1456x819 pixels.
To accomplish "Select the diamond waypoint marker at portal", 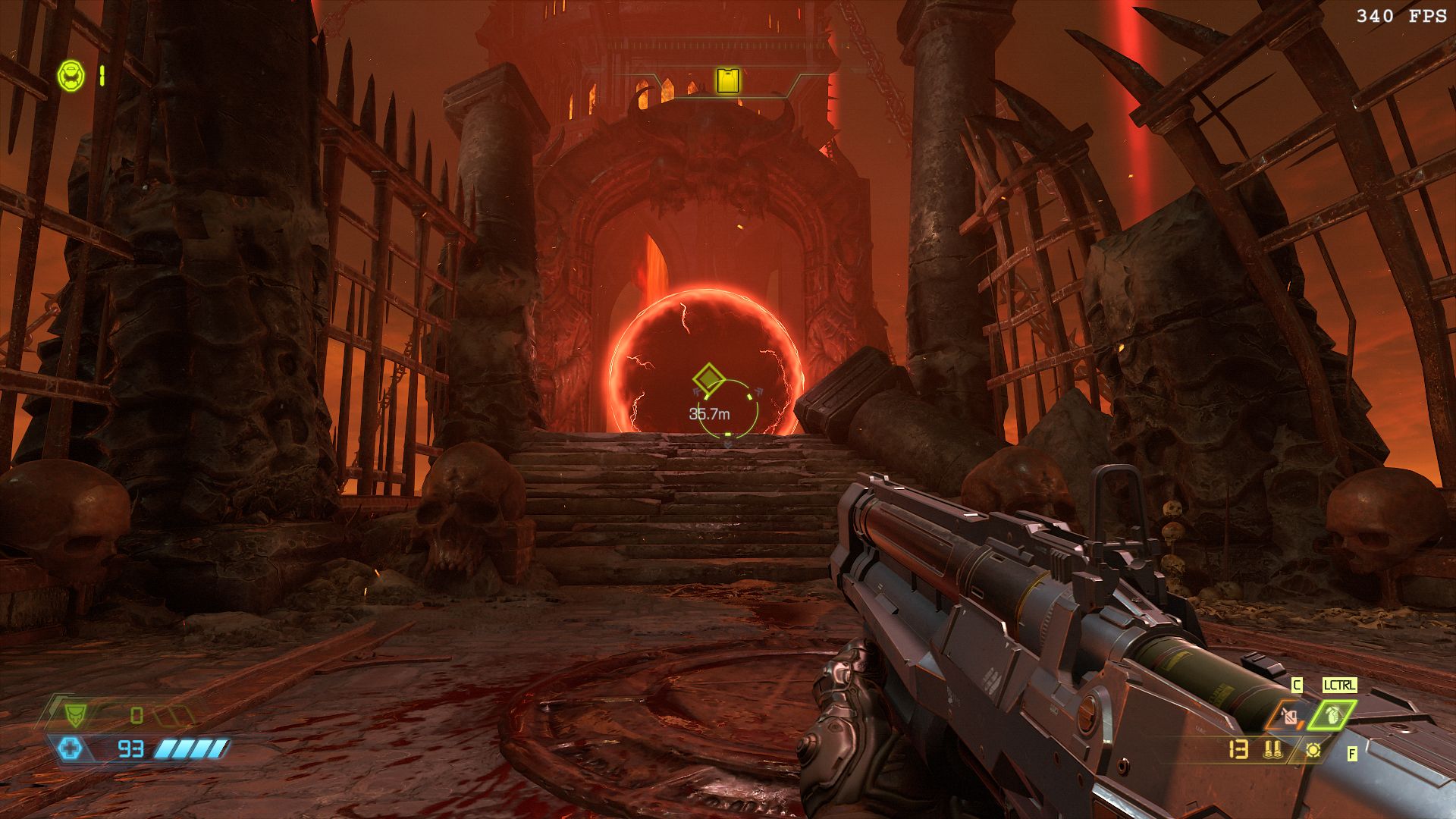I will point(708,378).
